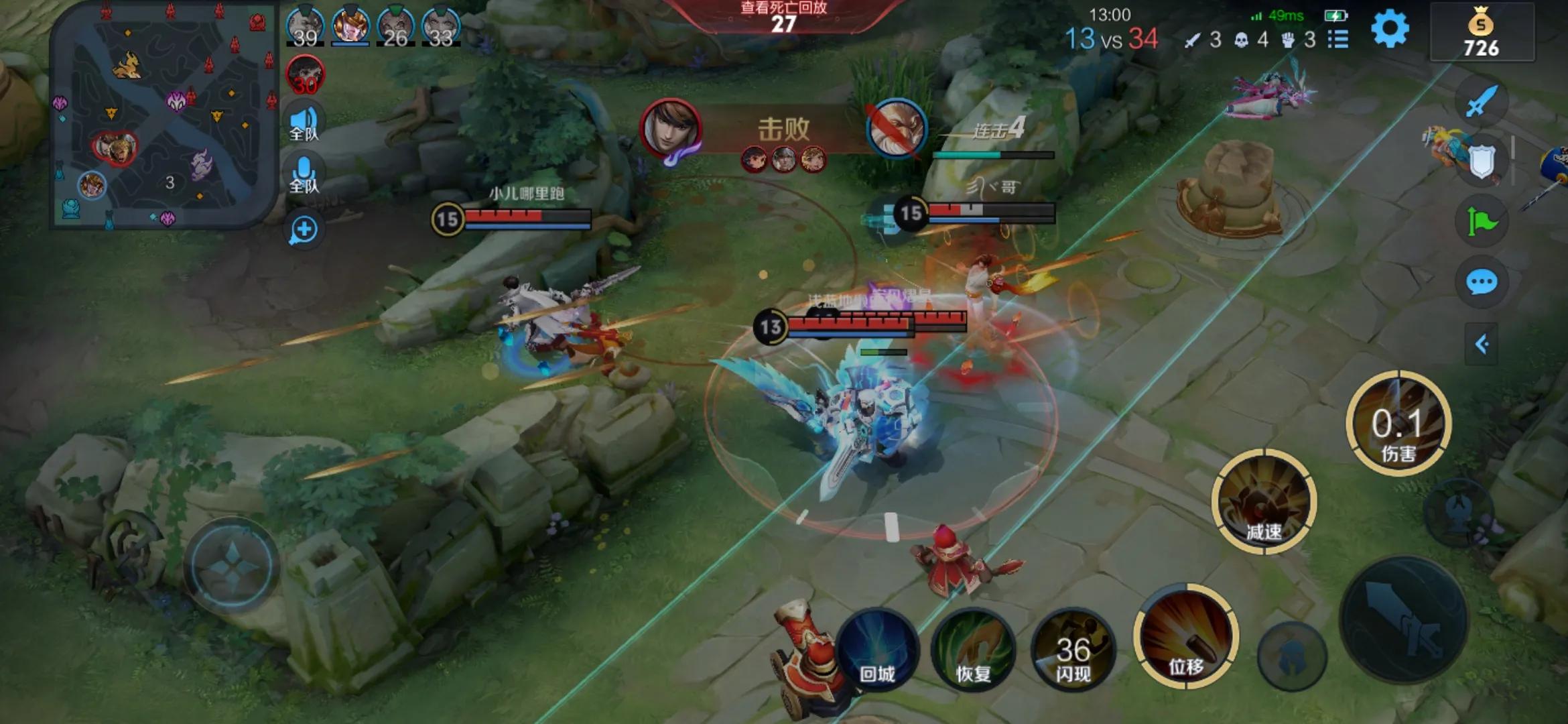Screen dimensions: 1568x724
Task: Open the blue chat bubble messages
Action: coord(1482,282)
